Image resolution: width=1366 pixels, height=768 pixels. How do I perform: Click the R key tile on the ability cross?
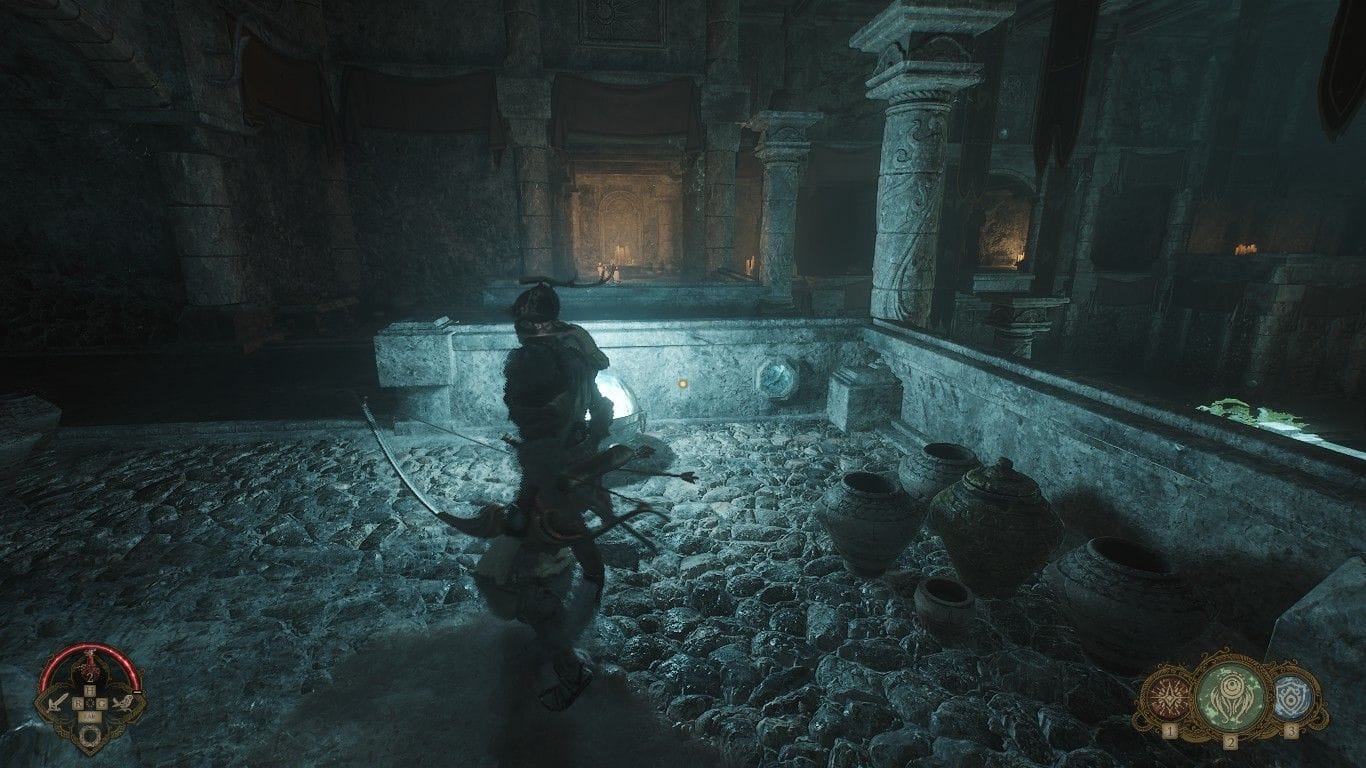click(80, 703)
